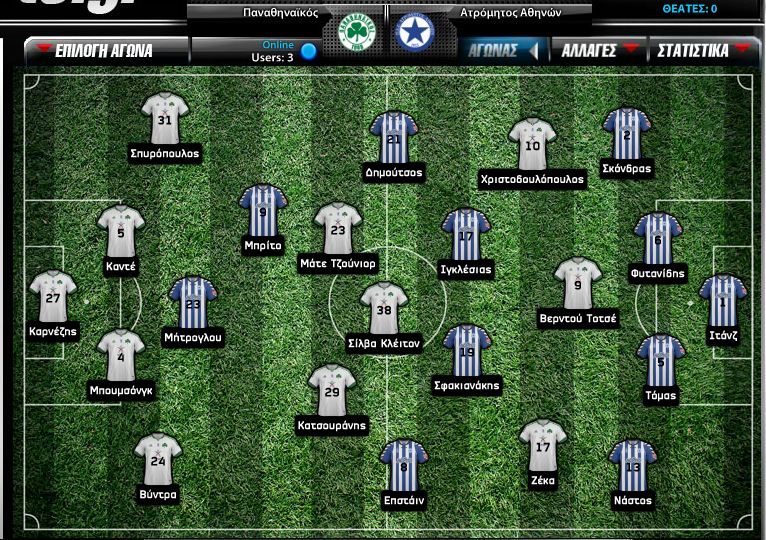Open the ΑΛΛΑΓΕΣ substitutions tab

[598, 50]
